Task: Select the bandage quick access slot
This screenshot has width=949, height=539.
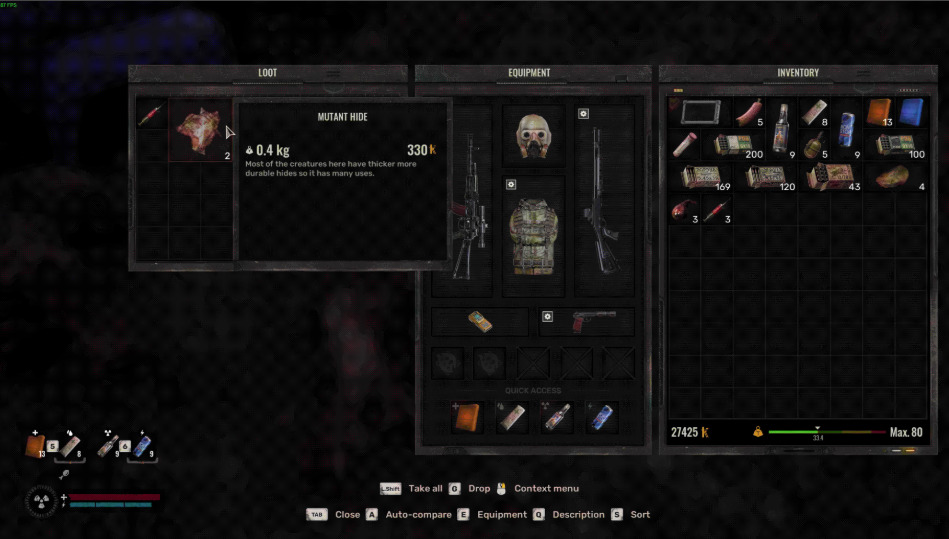Action: [511, 417]
